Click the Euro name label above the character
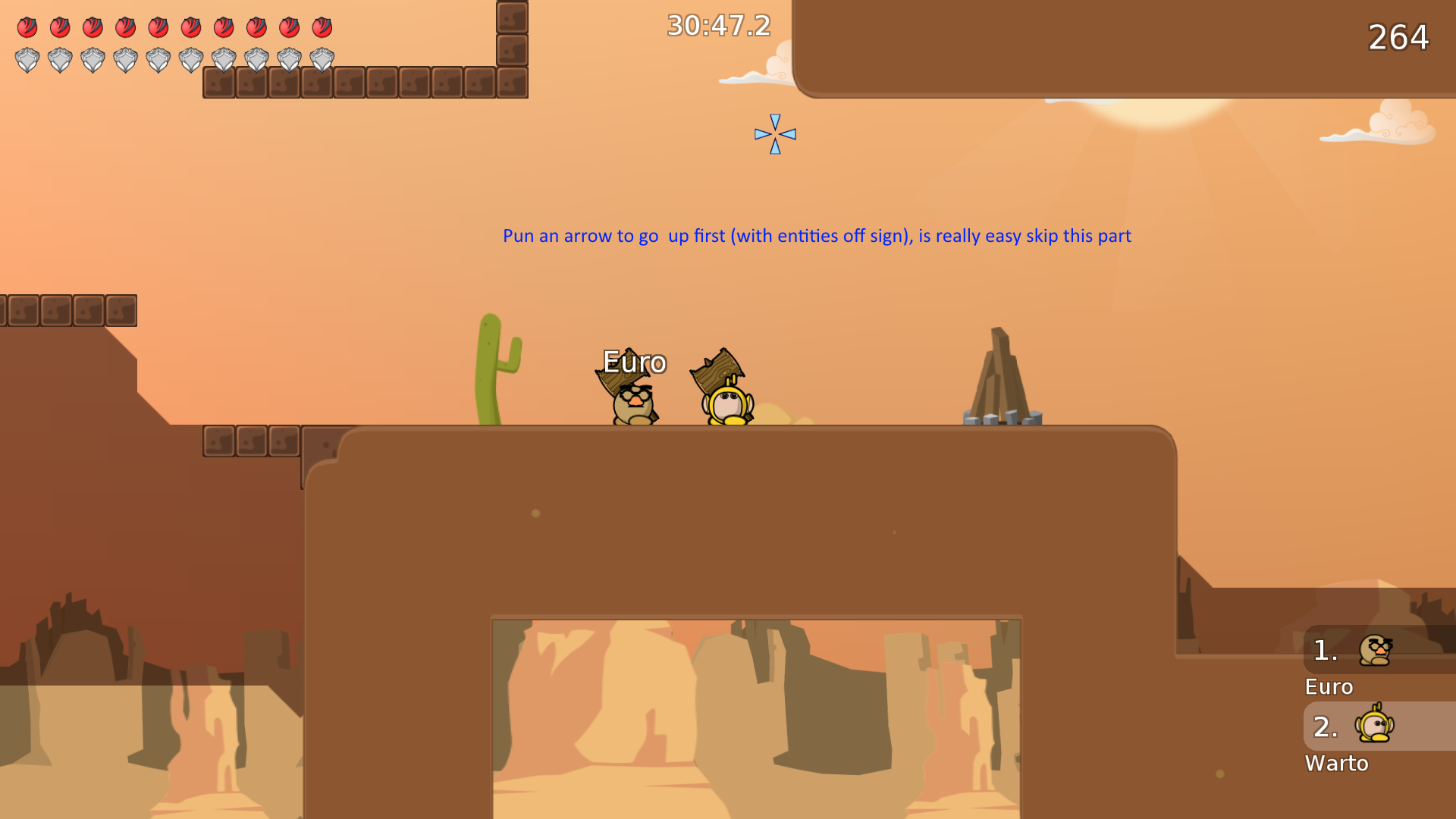The height and width of the screenshot is (819, 1456). [634, 362]
